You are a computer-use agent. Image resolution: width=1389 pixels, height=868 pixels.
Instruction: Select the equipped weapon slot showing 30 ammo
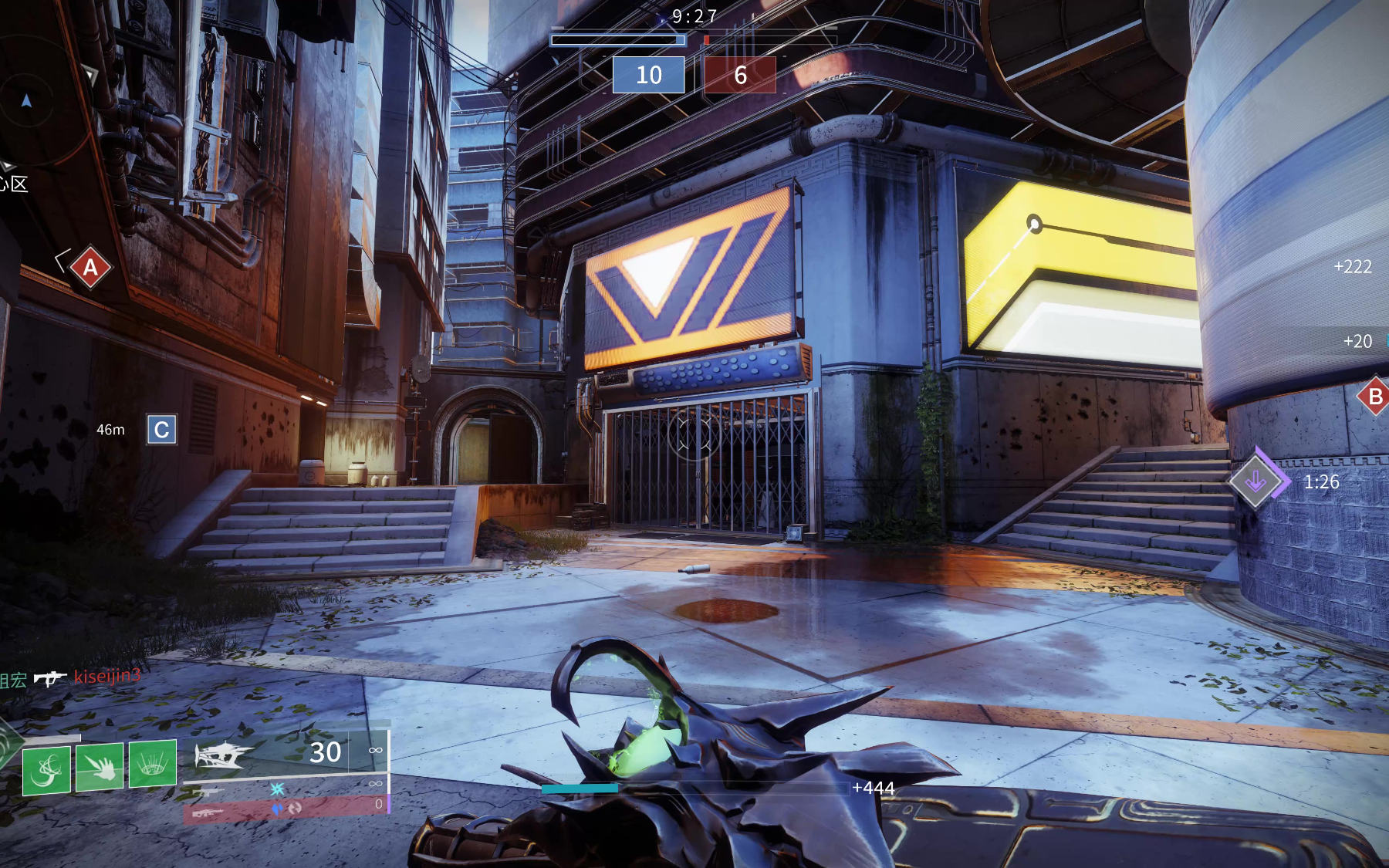tap(286, 753)
